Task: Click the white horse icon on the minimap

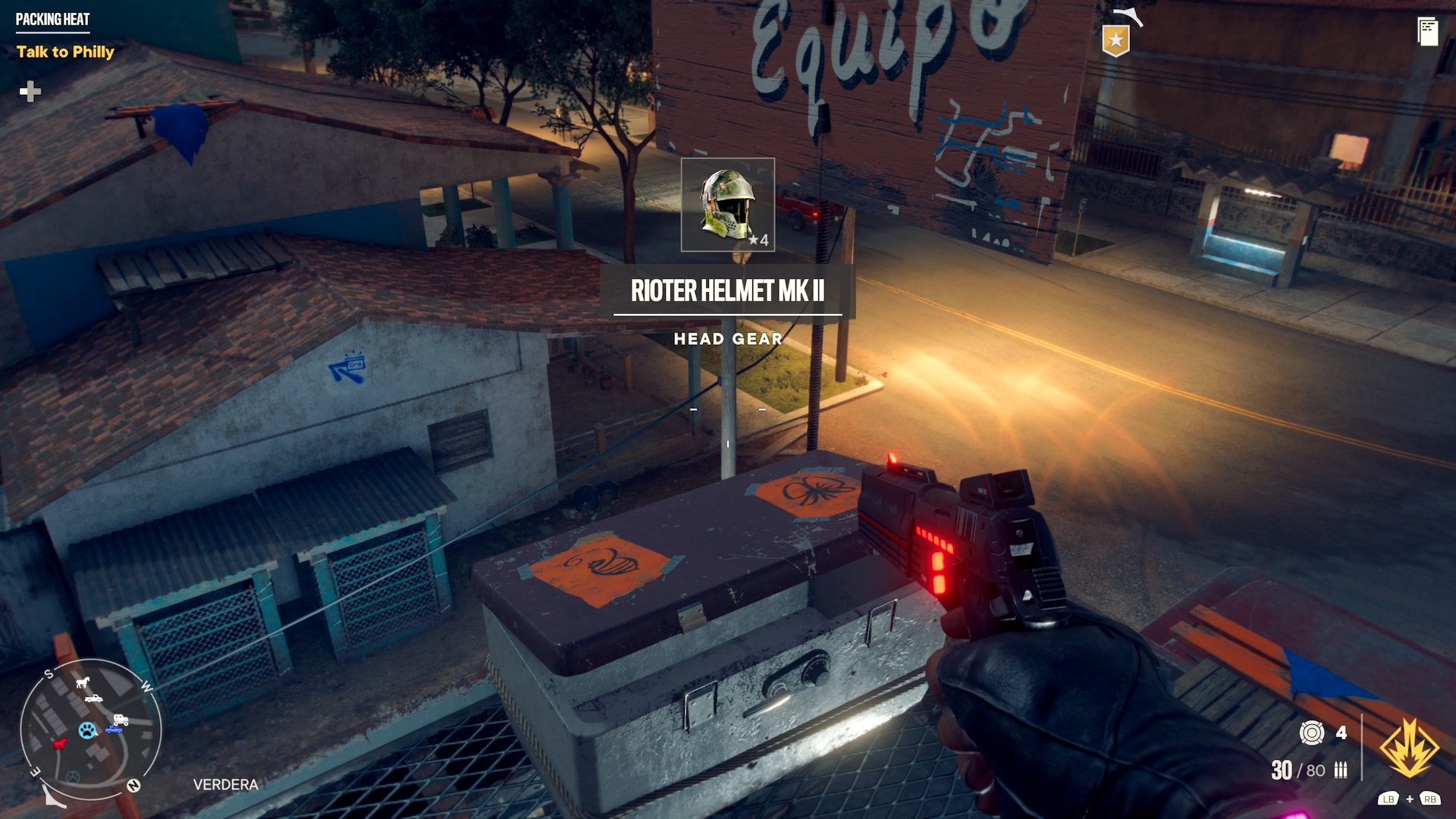Action: pyautogui.click(x=82, y=682)
